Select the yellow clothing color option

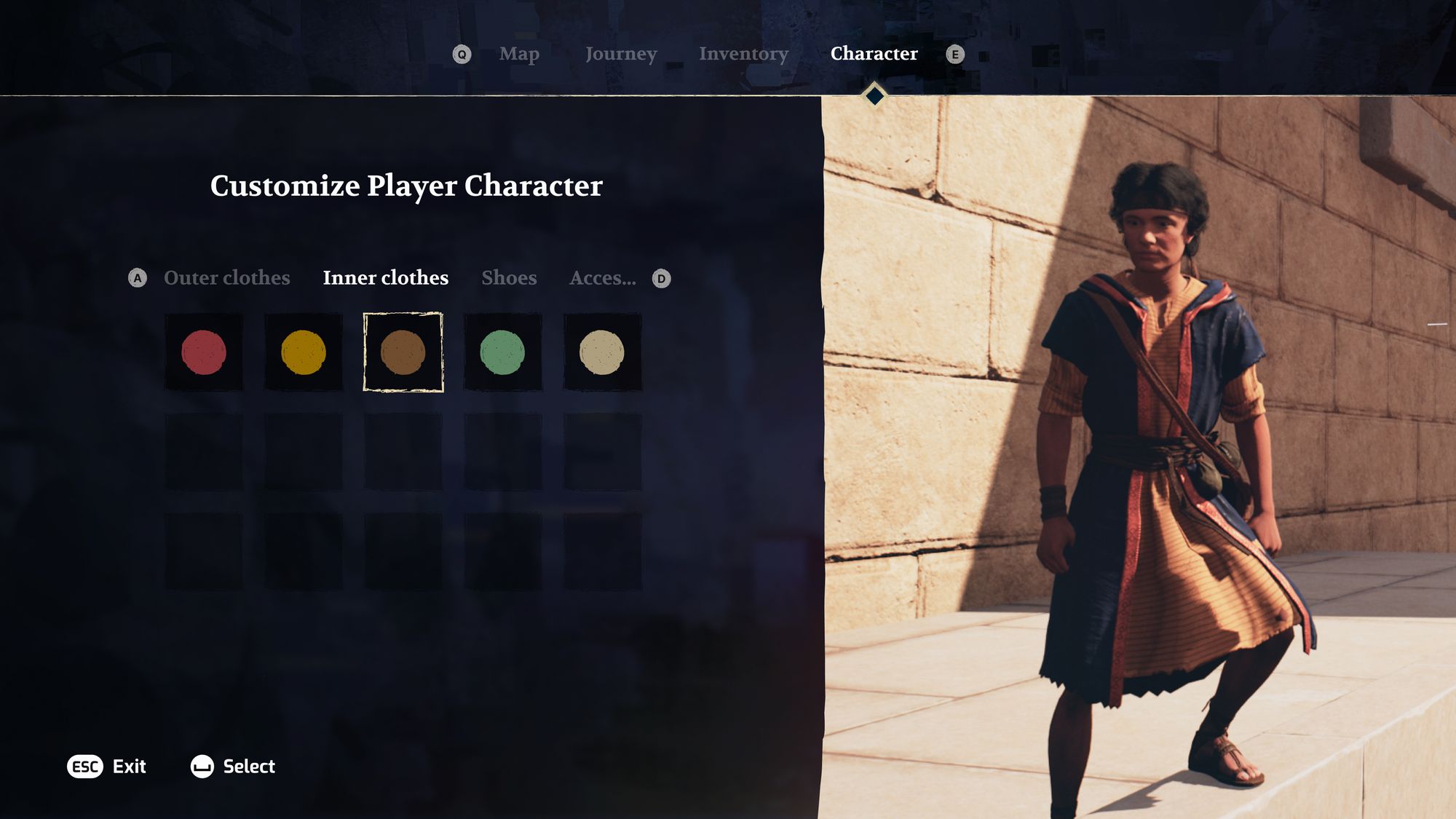(x=304, y=353)
